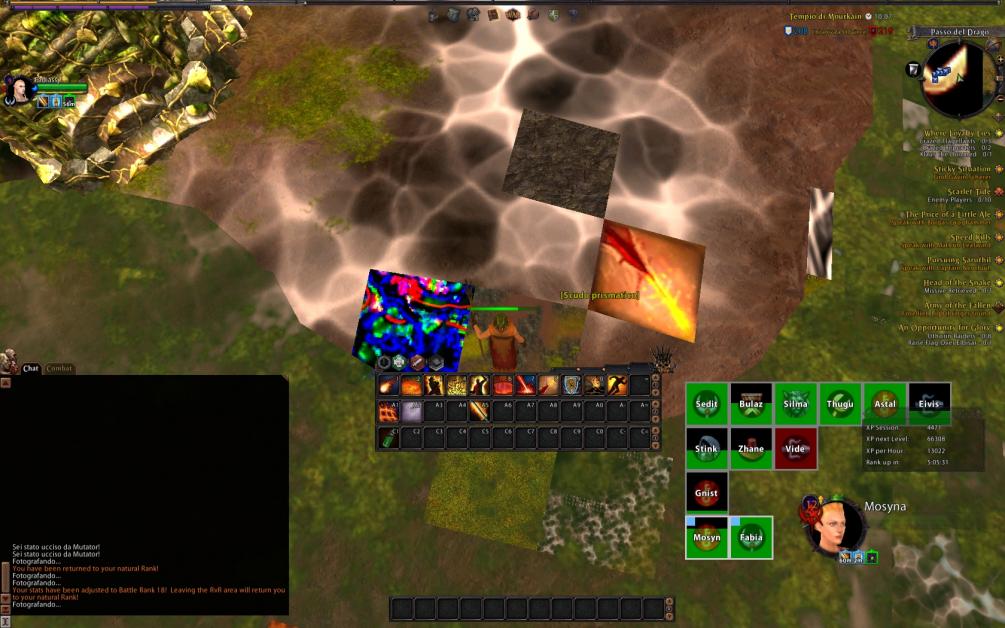Activate the fireball ability in slot one
The height and width of the screenshot is (628, 1005).
pyautogui.click(x=388, y=386)
